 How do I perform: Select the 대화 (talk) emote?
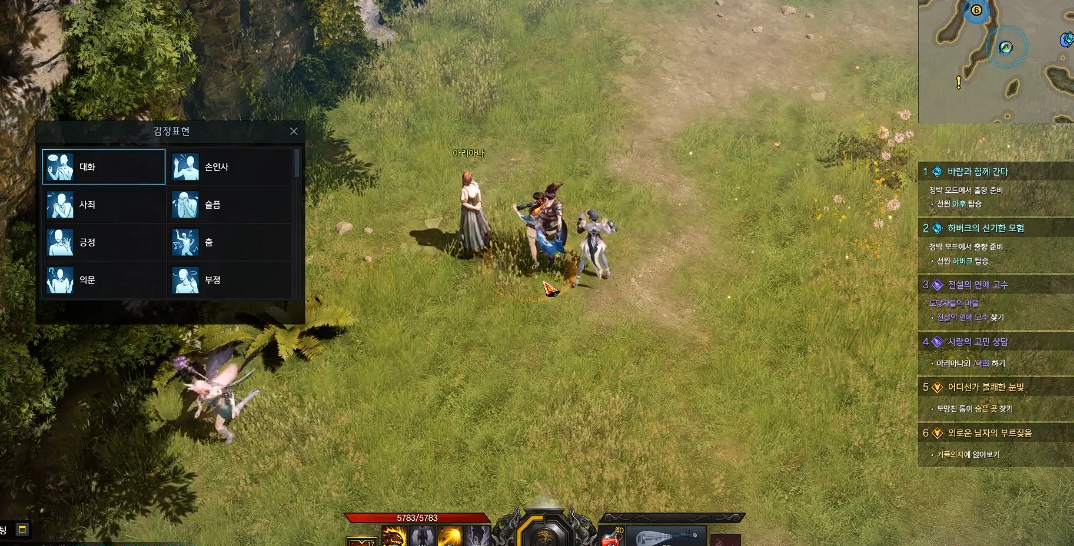click(x=104, y=167)
